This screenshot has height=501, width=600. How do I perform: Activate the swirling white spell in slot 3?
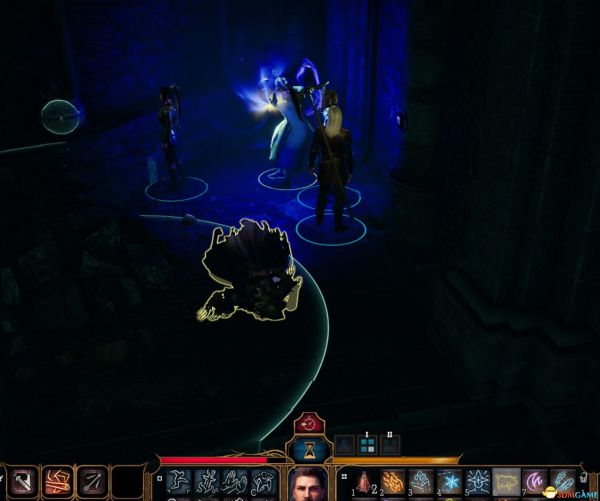click(x=422, y=483)
